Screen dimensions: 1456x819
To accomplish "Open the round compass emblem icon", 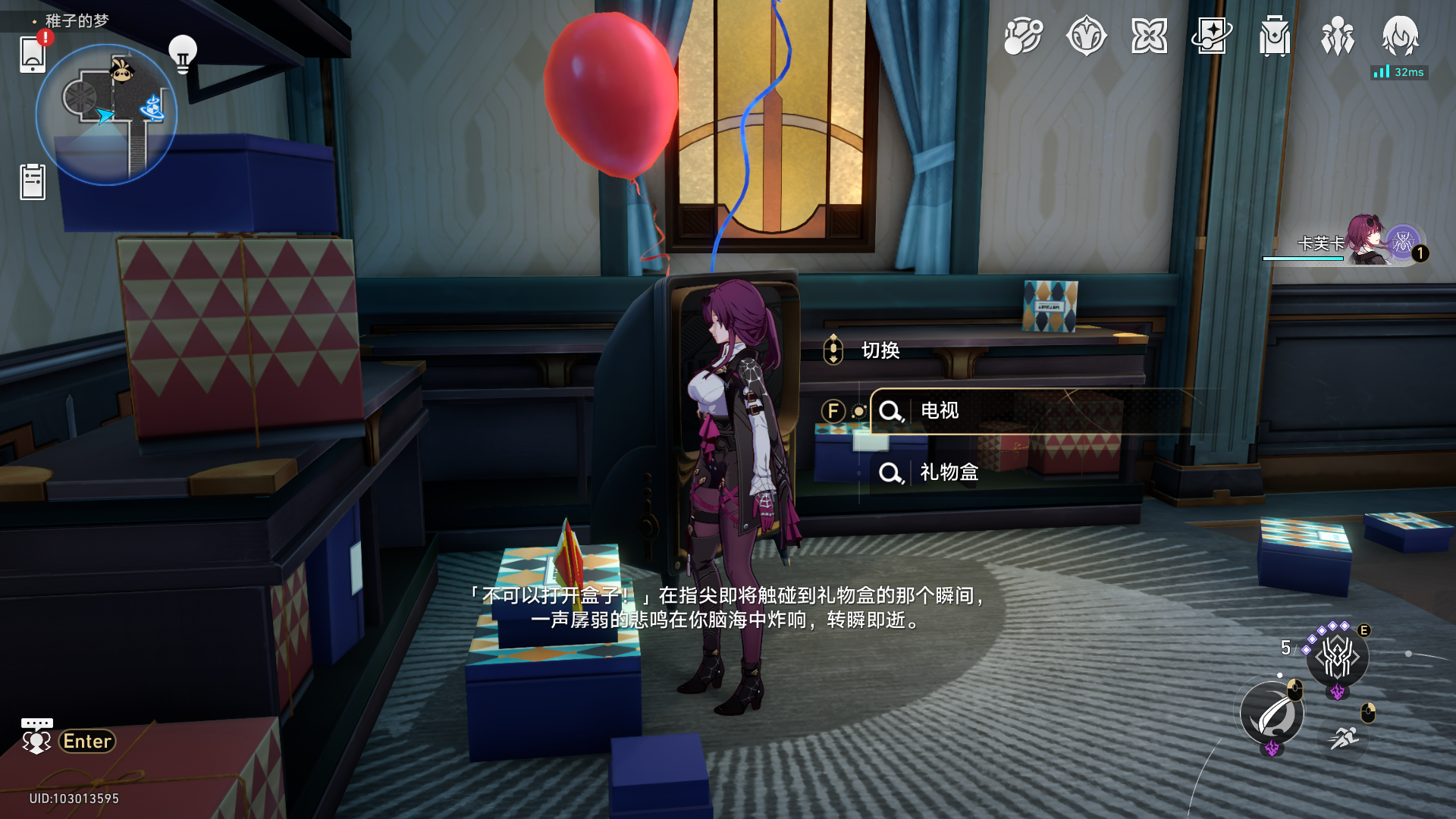I will (1086, 36).
